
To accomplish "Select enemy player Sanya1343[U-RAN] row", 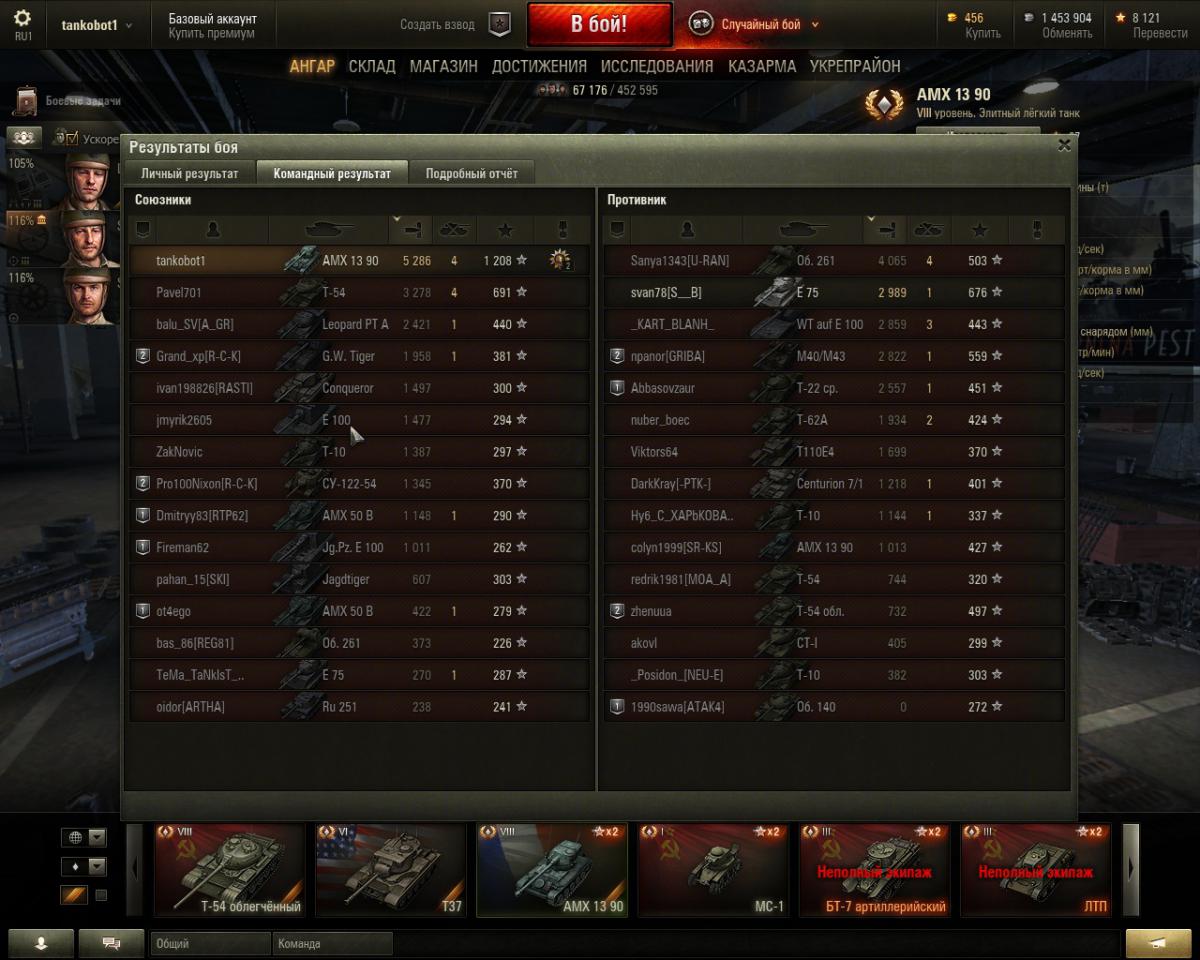I will point(830,260).
